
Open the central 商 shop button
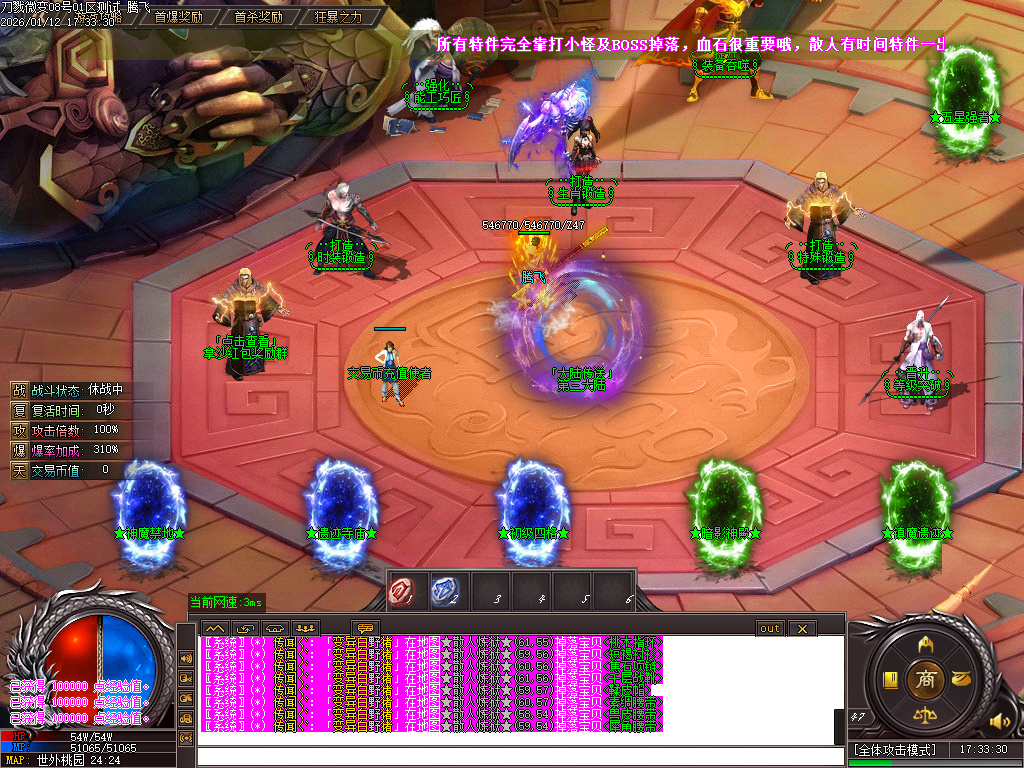pyautogui.click(x=925, y=679)
